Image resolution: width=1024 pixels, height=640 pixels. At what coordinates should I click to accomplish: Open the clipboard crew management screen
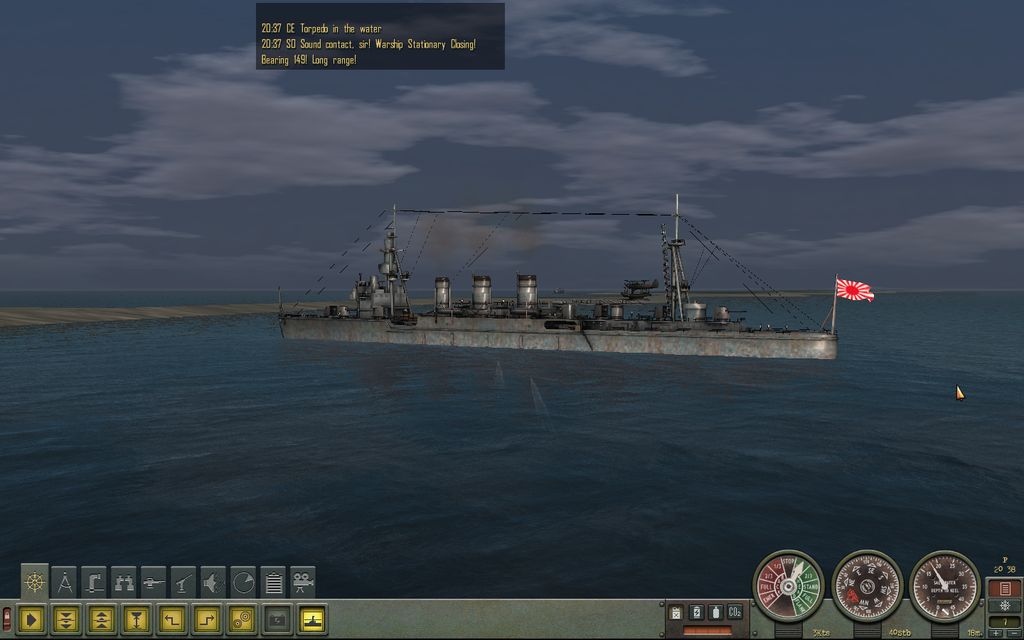coord(272,581)
